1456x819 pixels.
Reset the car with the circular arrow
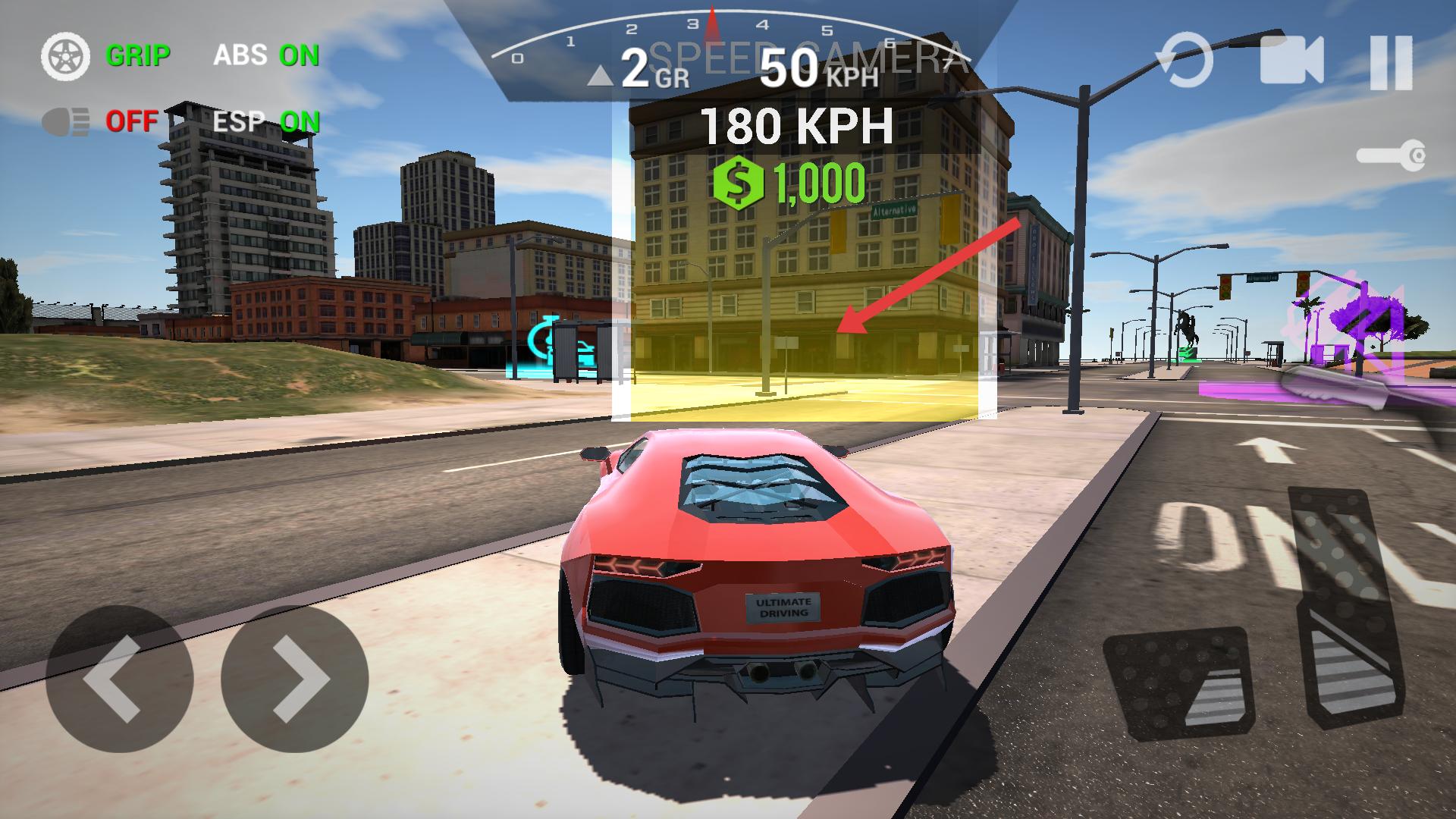click(x=1185, y=61)
